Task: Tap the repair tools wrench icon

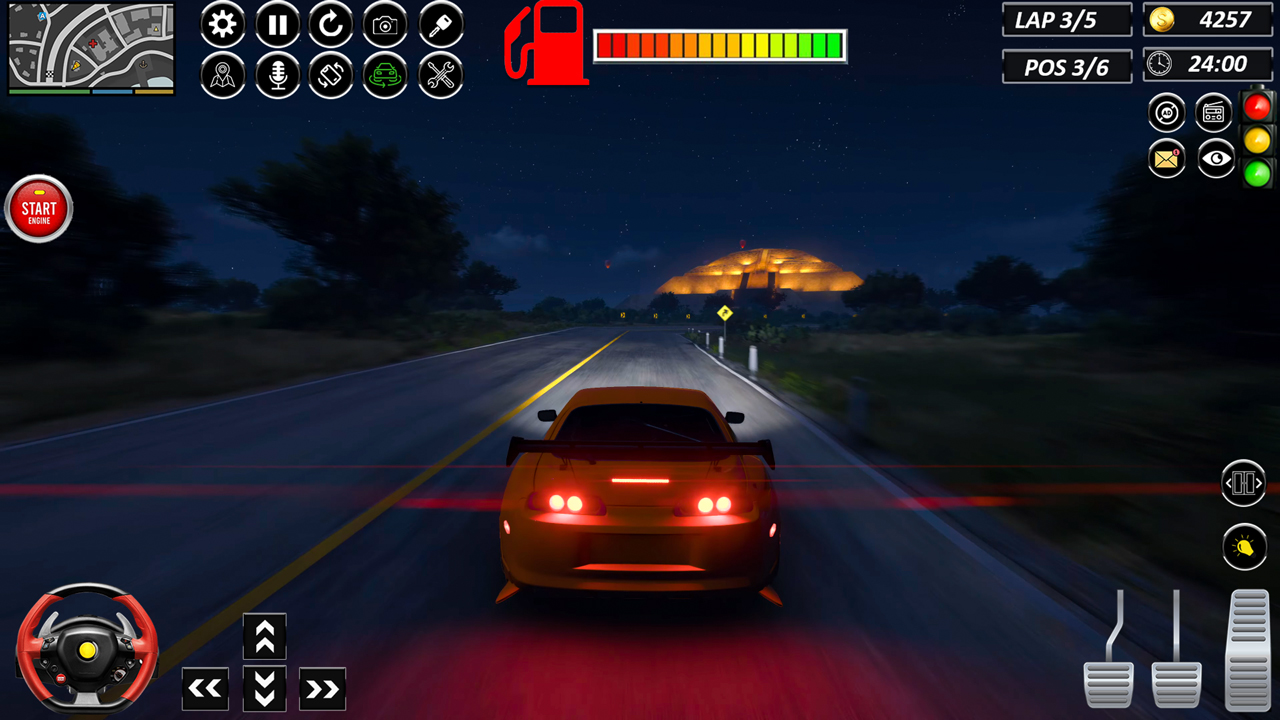Action: tap(440, 75)
